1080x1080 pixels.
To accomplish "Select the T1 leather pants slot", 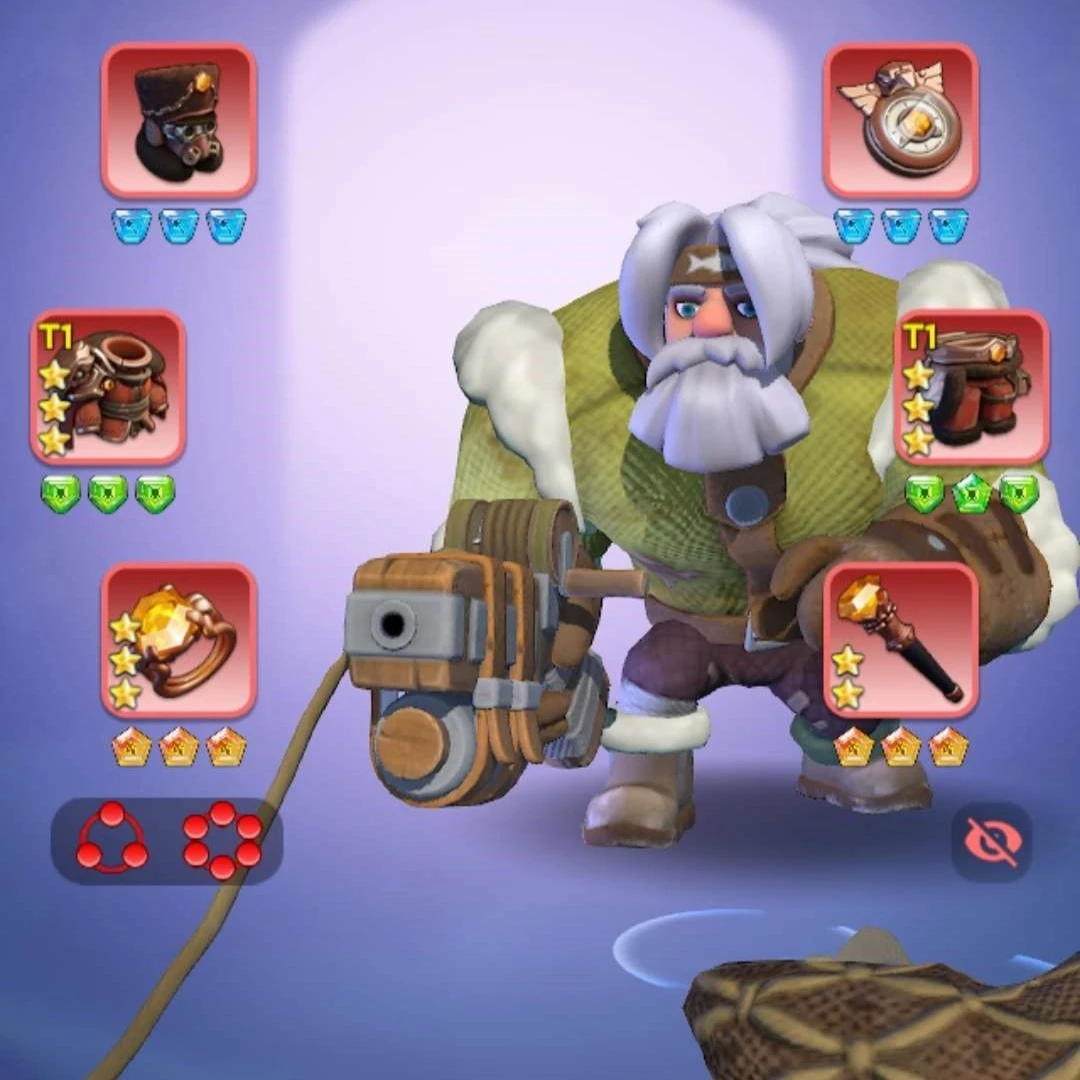I will tap(971, 387).
